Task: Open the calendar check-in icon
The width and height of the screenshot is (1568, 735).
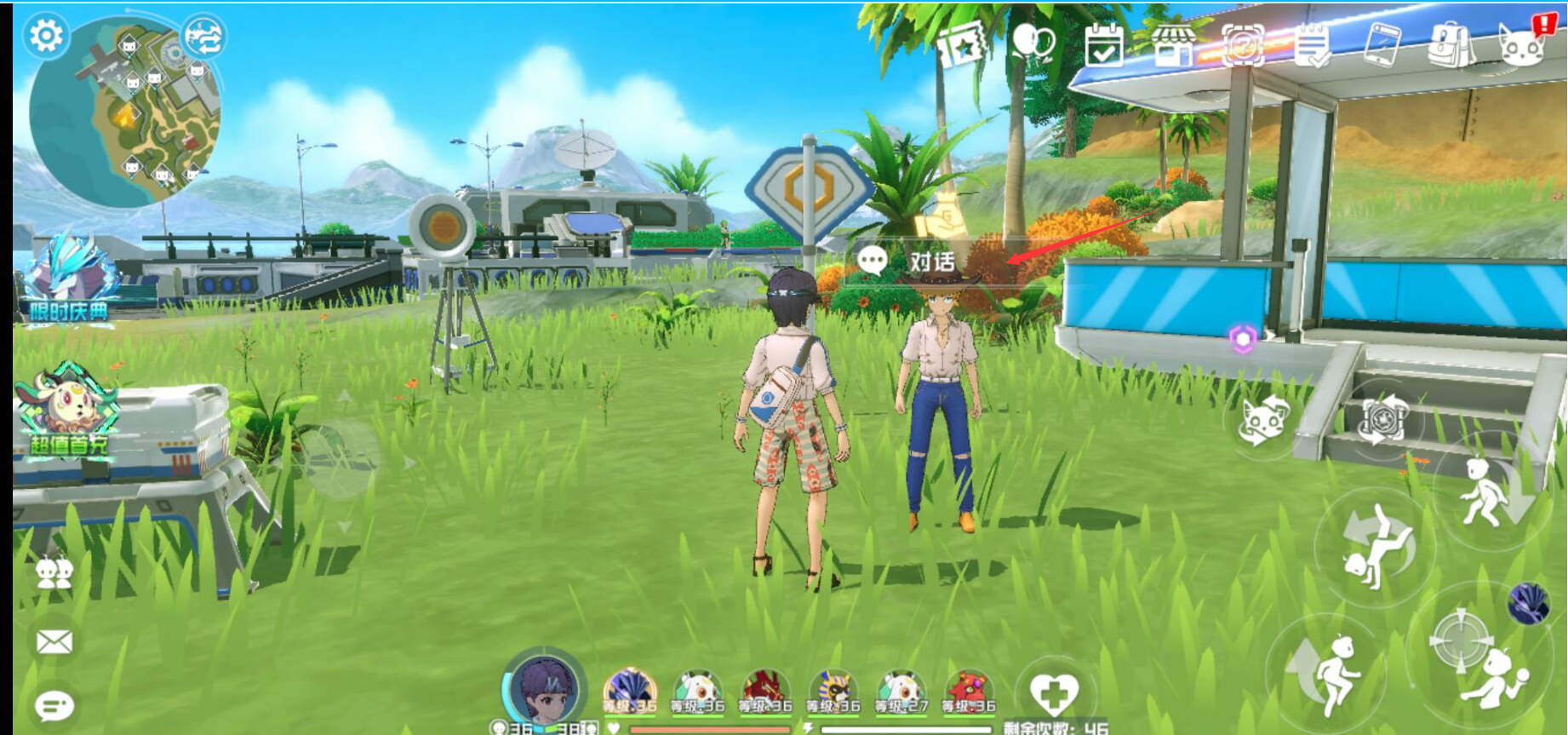Action: (x=1104, y=44)
